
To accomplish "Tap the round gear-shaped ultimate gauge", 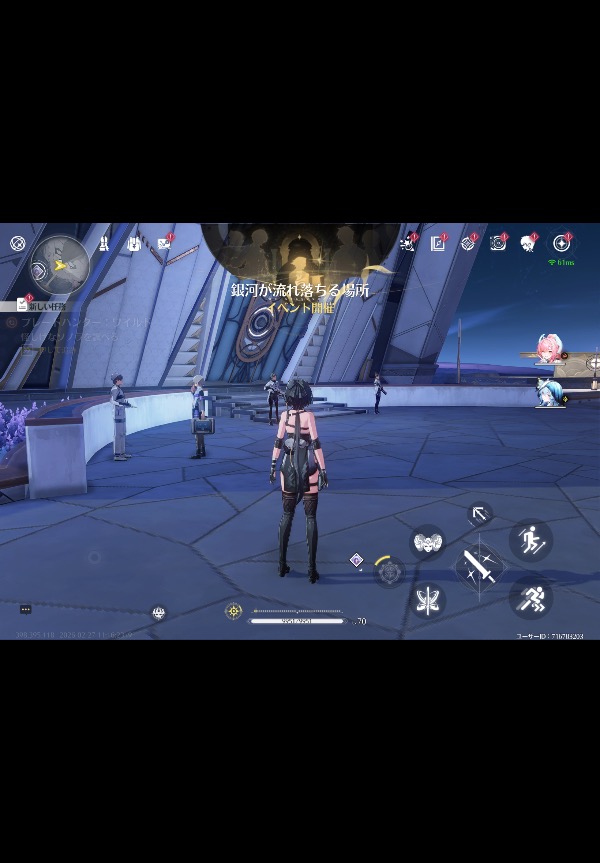I will coord(388,571).
